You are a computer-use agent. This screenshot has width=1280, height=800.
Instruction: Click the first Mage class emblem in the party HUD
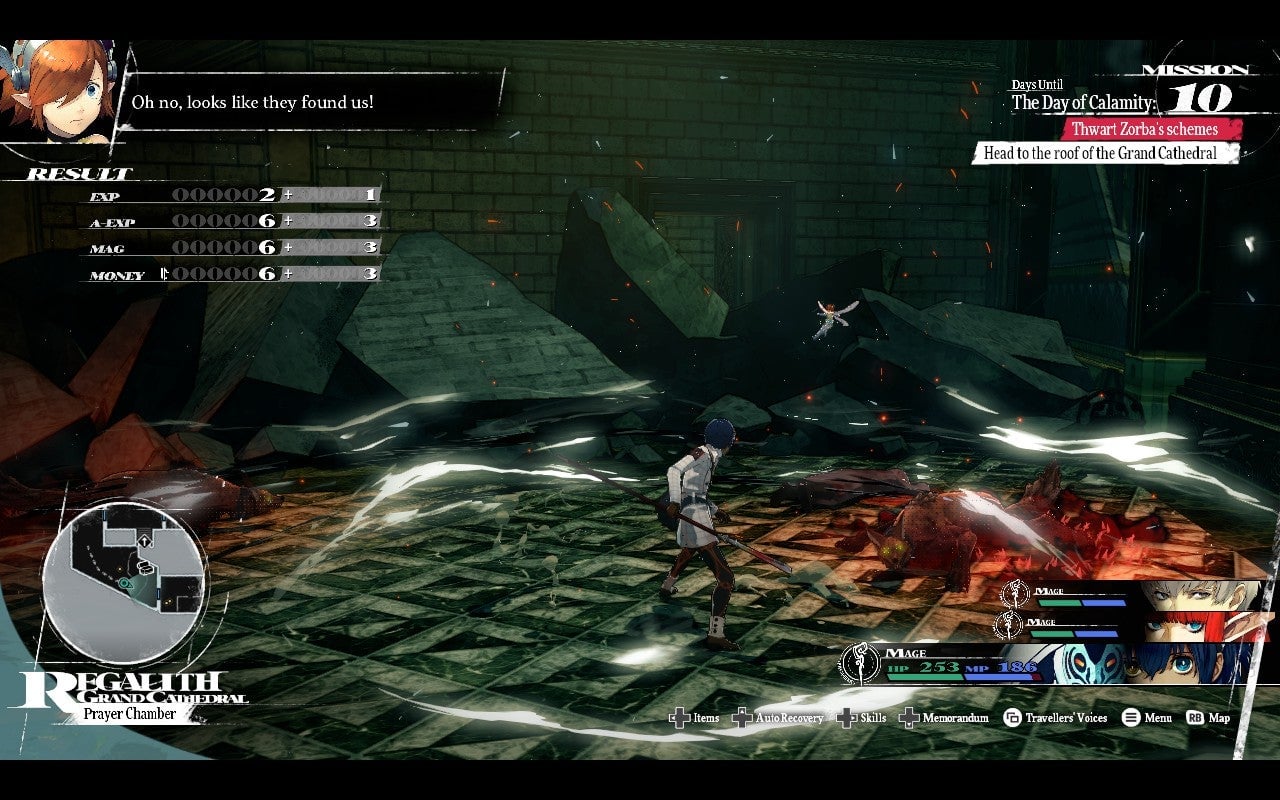1015,592
